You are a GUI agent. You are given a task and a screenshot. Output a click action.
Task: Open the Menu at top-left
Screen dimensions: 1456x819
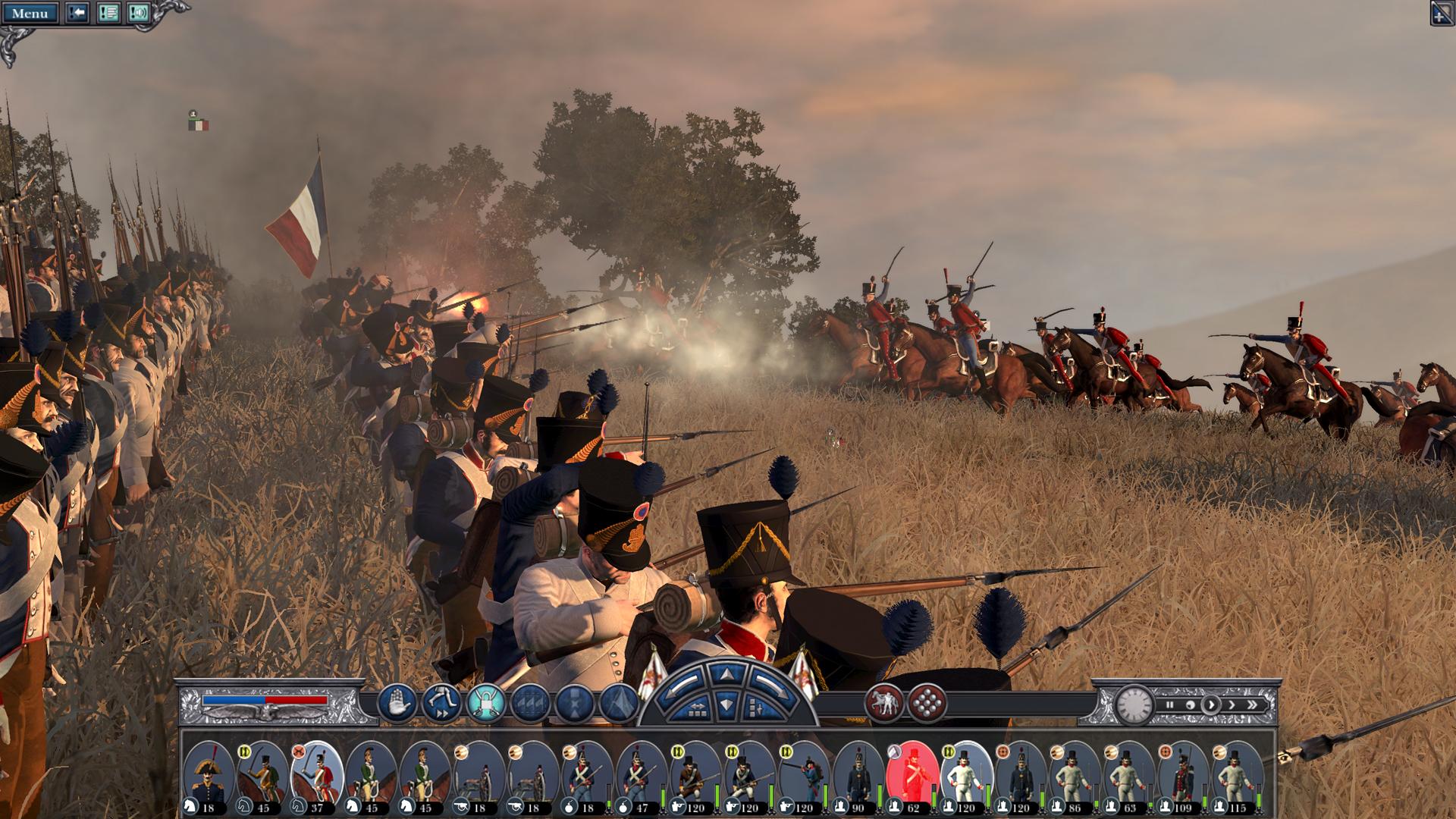[x=30, y=13]
